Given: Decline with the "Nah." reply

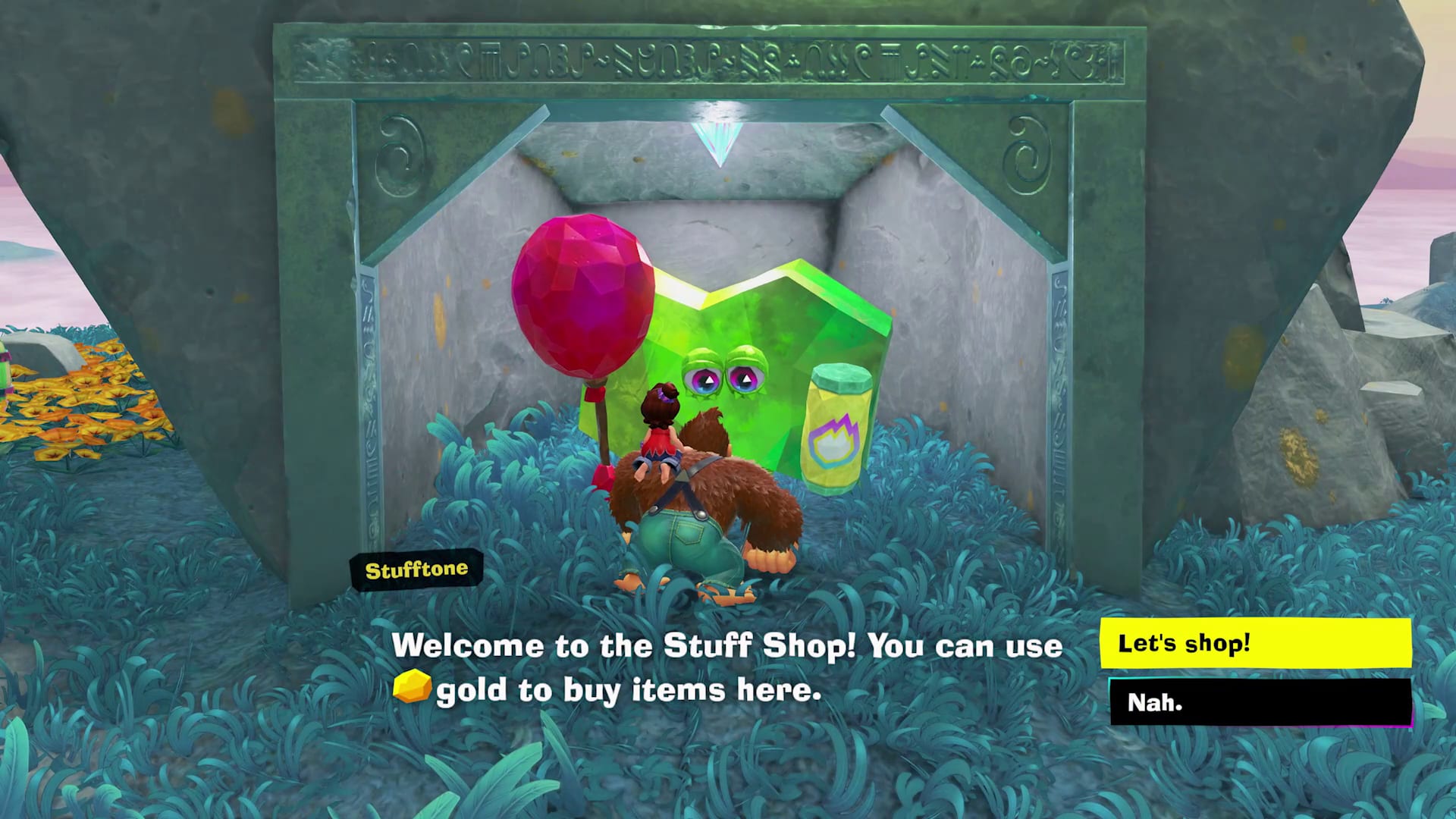Looking at the screenshot, I should pos(1260,702).
